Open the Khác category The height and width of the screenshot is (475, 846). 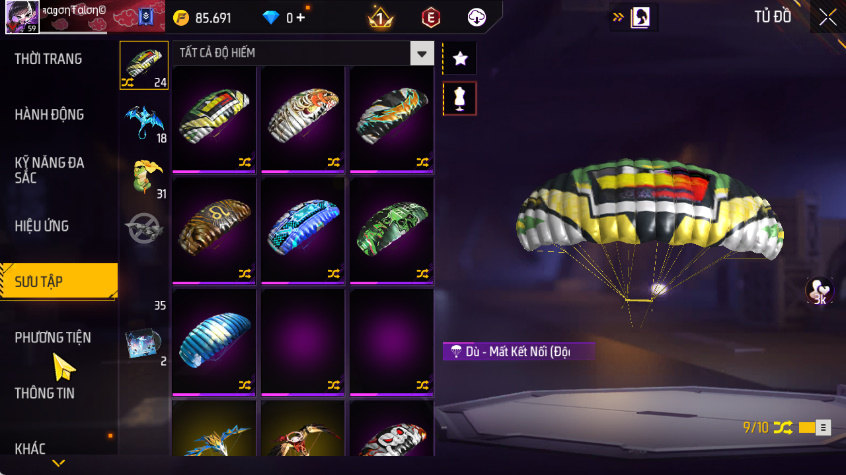(x=30, y=449)
